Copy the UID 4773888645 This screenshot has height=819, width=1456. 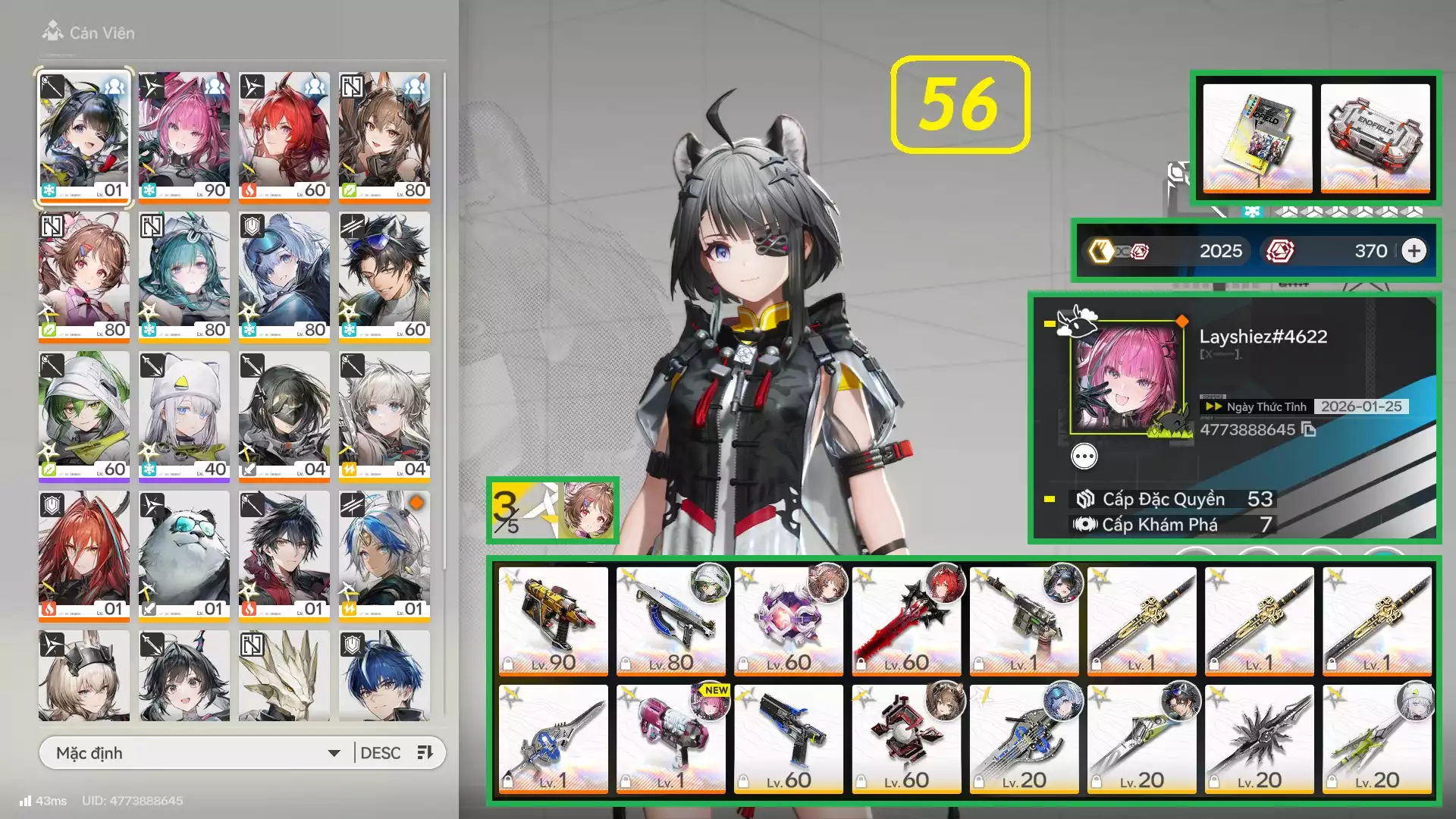(x=1309, y=430)
